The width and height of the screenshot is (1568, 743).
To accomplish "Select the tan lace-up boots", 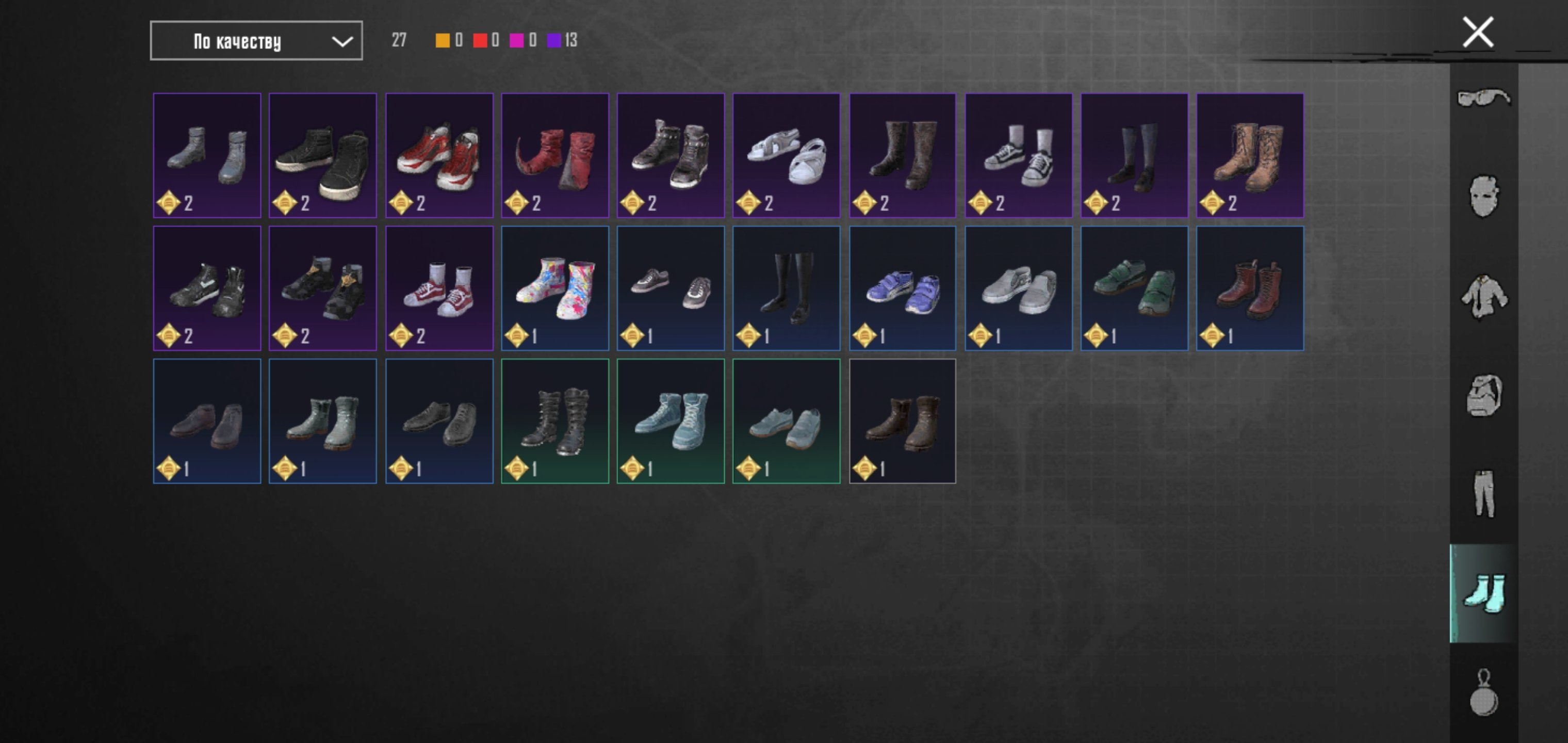I will (1250, 155).
